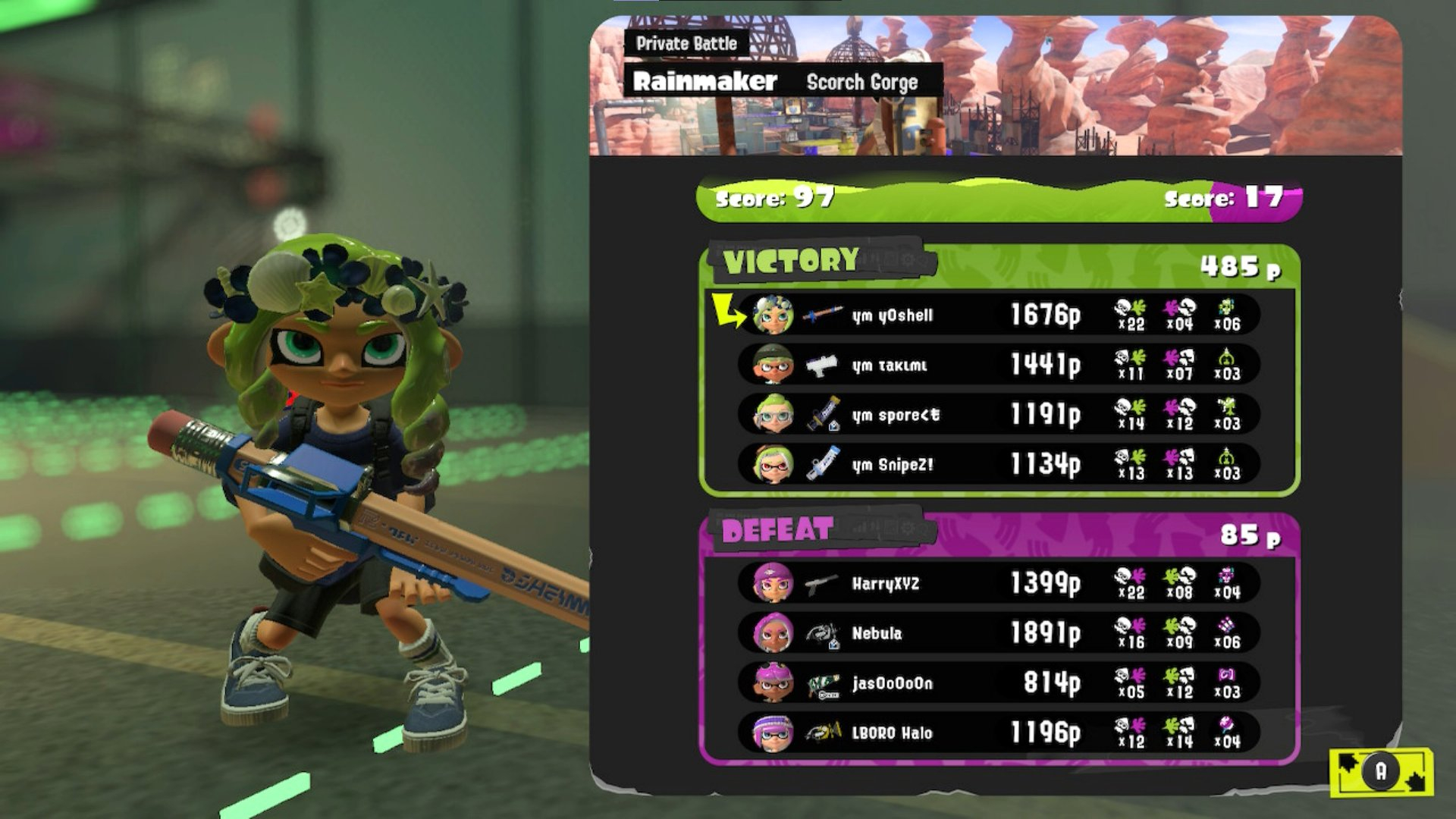
Task: Select the jasOoOoOn player row
Action: pos(998,682)
